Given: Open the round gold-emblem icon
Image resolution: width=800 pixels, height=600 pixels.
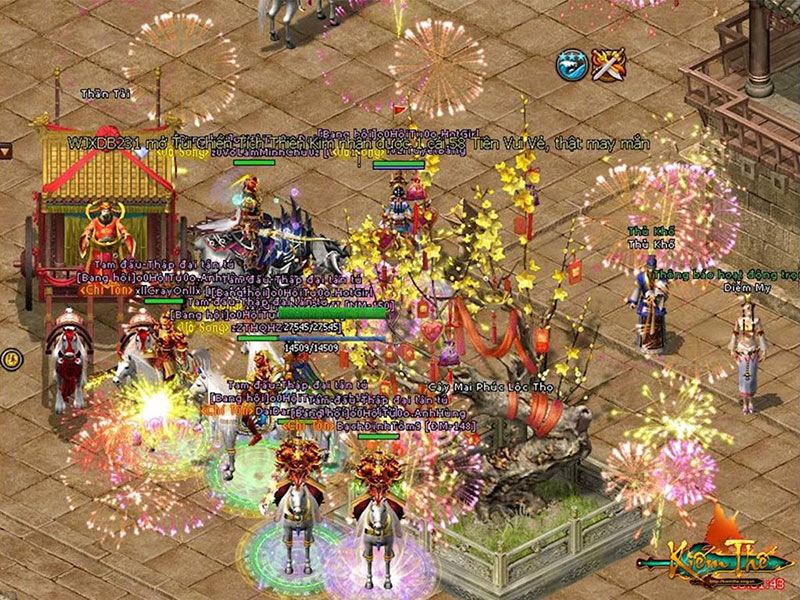Looking at the screenshot, I should (x=9, y=357).
